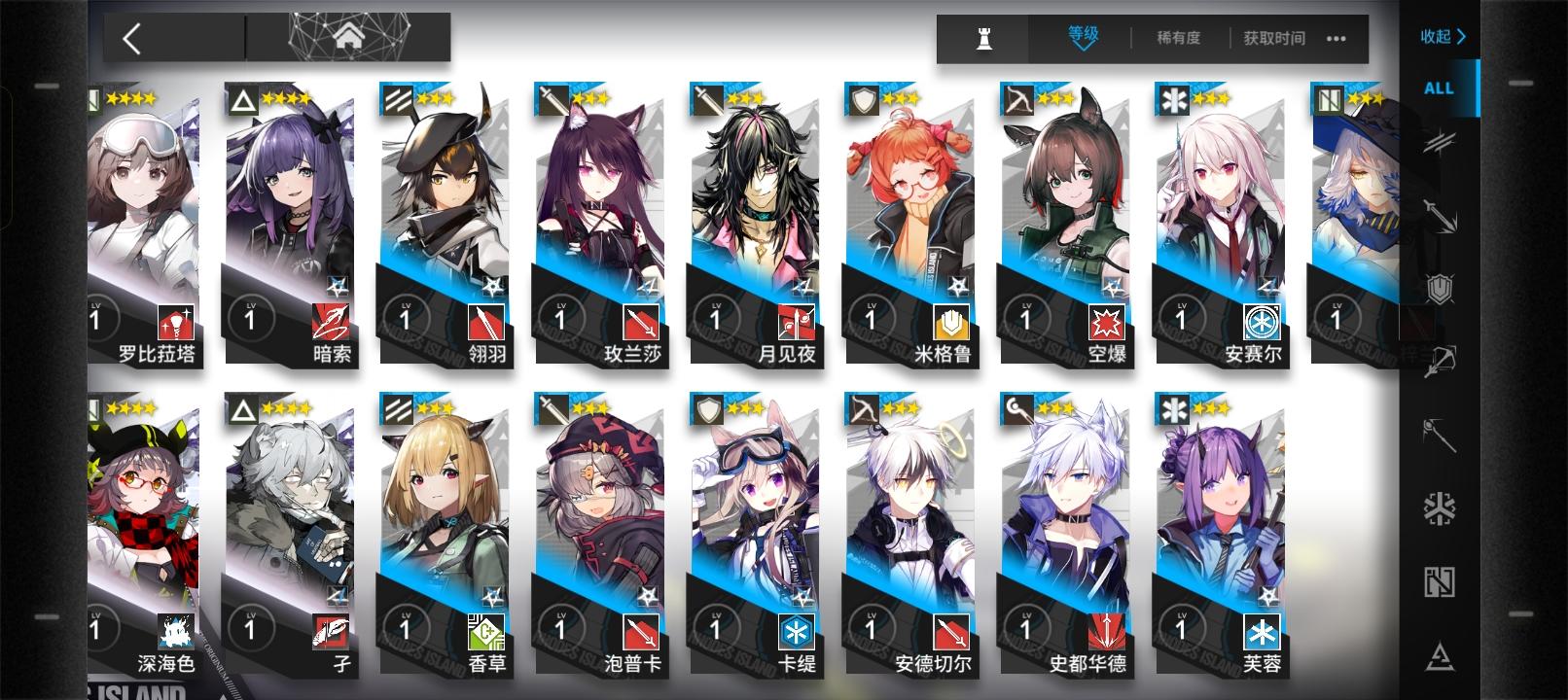Click the chess rook sort icon
This screenshot has width=1568, height=700.
[x=981, y=39]
